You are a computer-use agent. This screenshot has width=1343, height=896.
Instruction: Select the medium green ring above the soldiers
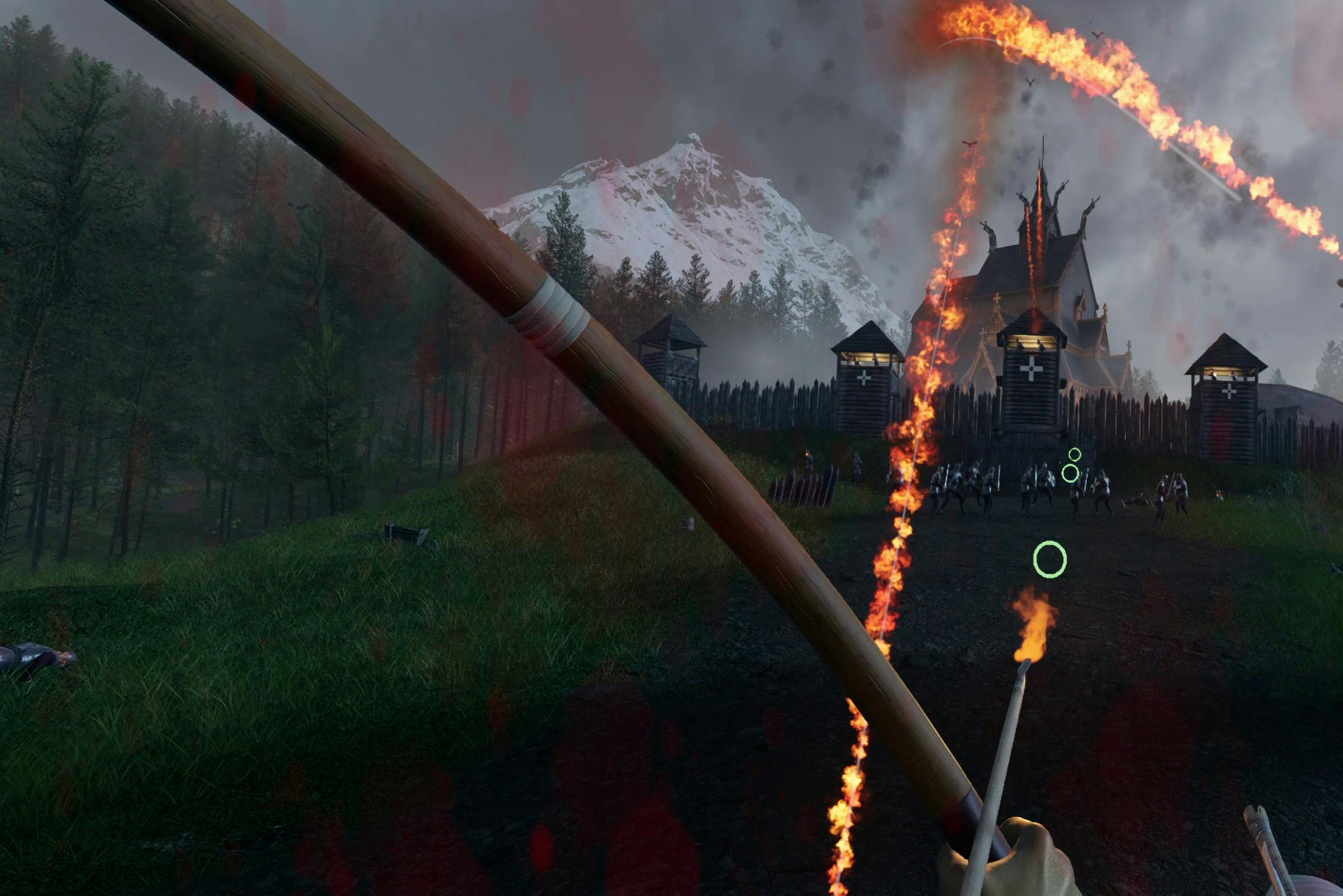tap(1070, 474)
